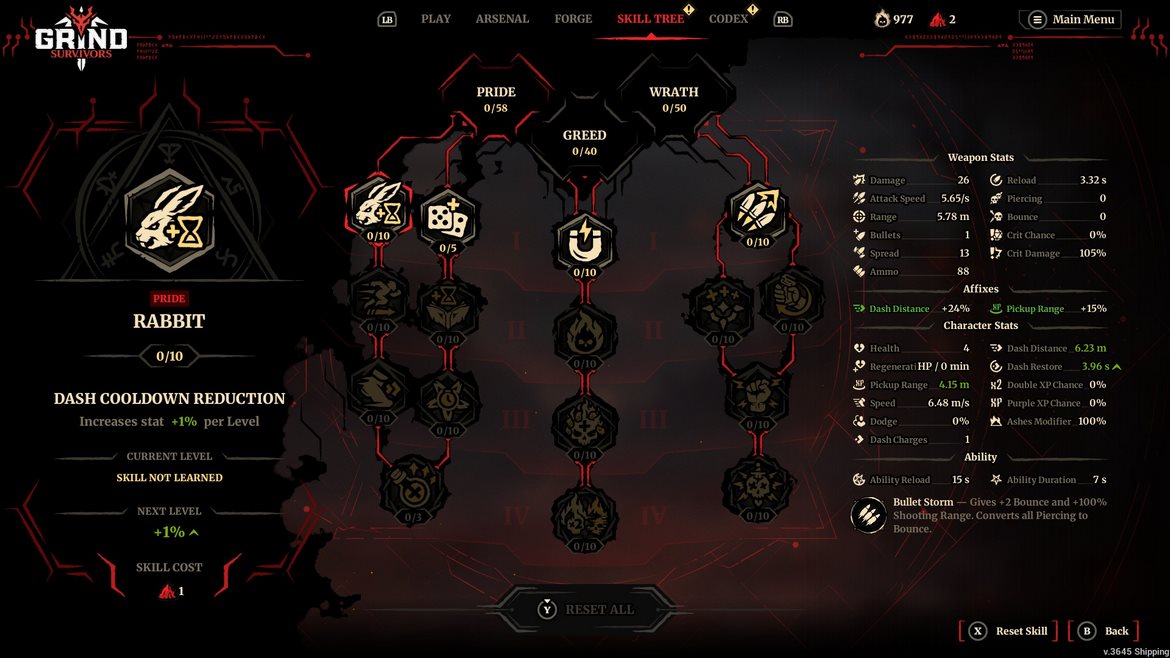Click the Wrath branch header
This screenshot has width=1170, height=658.
[x=673, y=99]
